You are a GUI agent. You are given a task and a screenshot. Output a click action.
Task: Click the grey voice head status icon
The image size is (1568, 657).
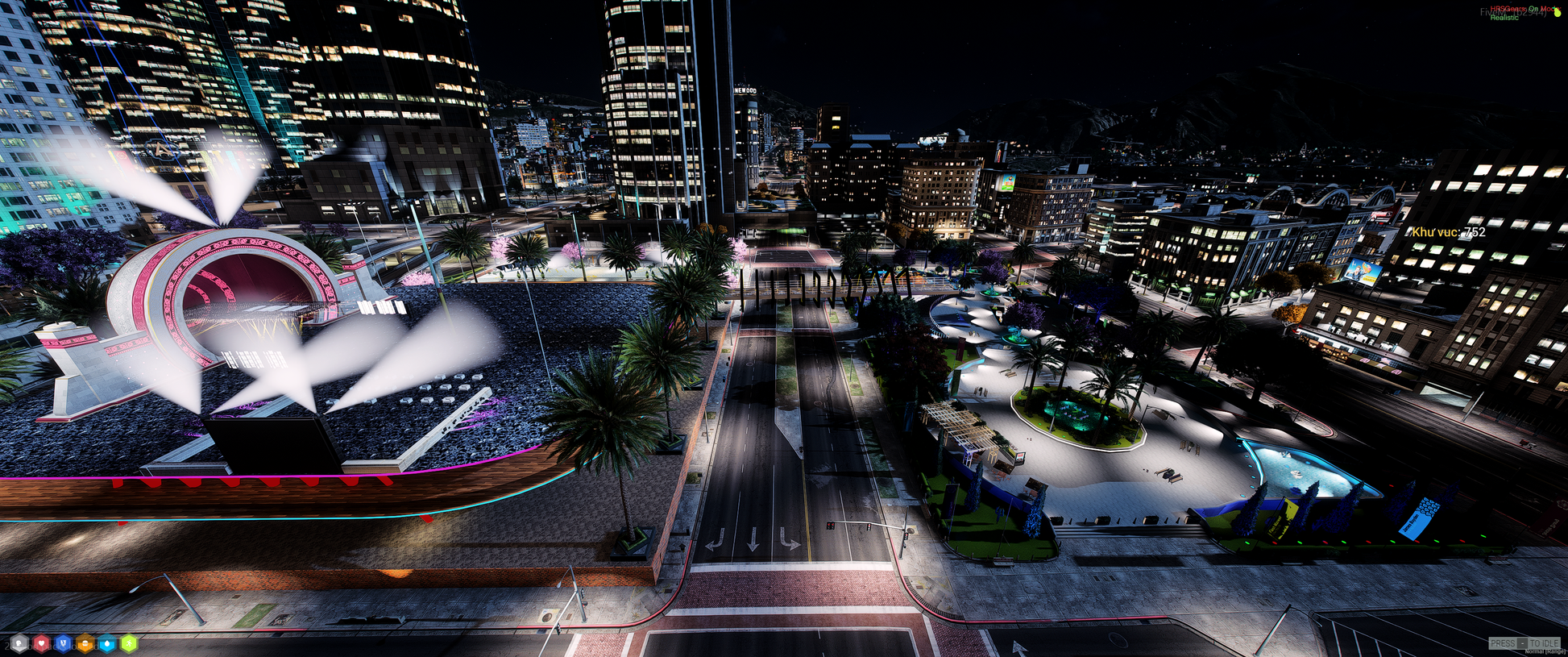19,643
